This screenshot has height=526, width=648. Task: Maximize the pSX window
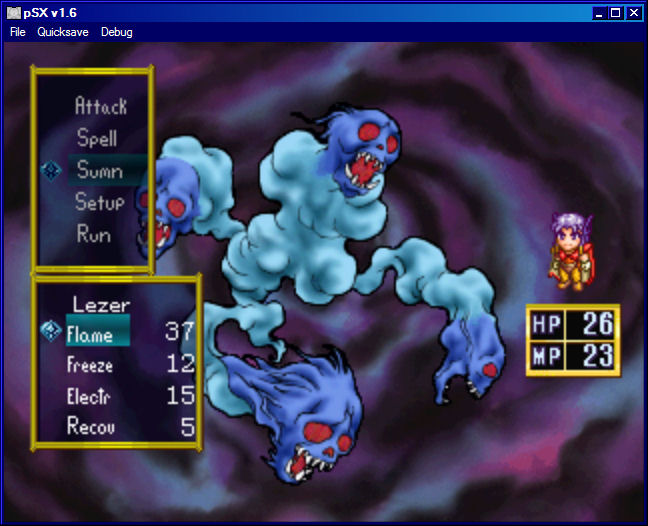616,13
